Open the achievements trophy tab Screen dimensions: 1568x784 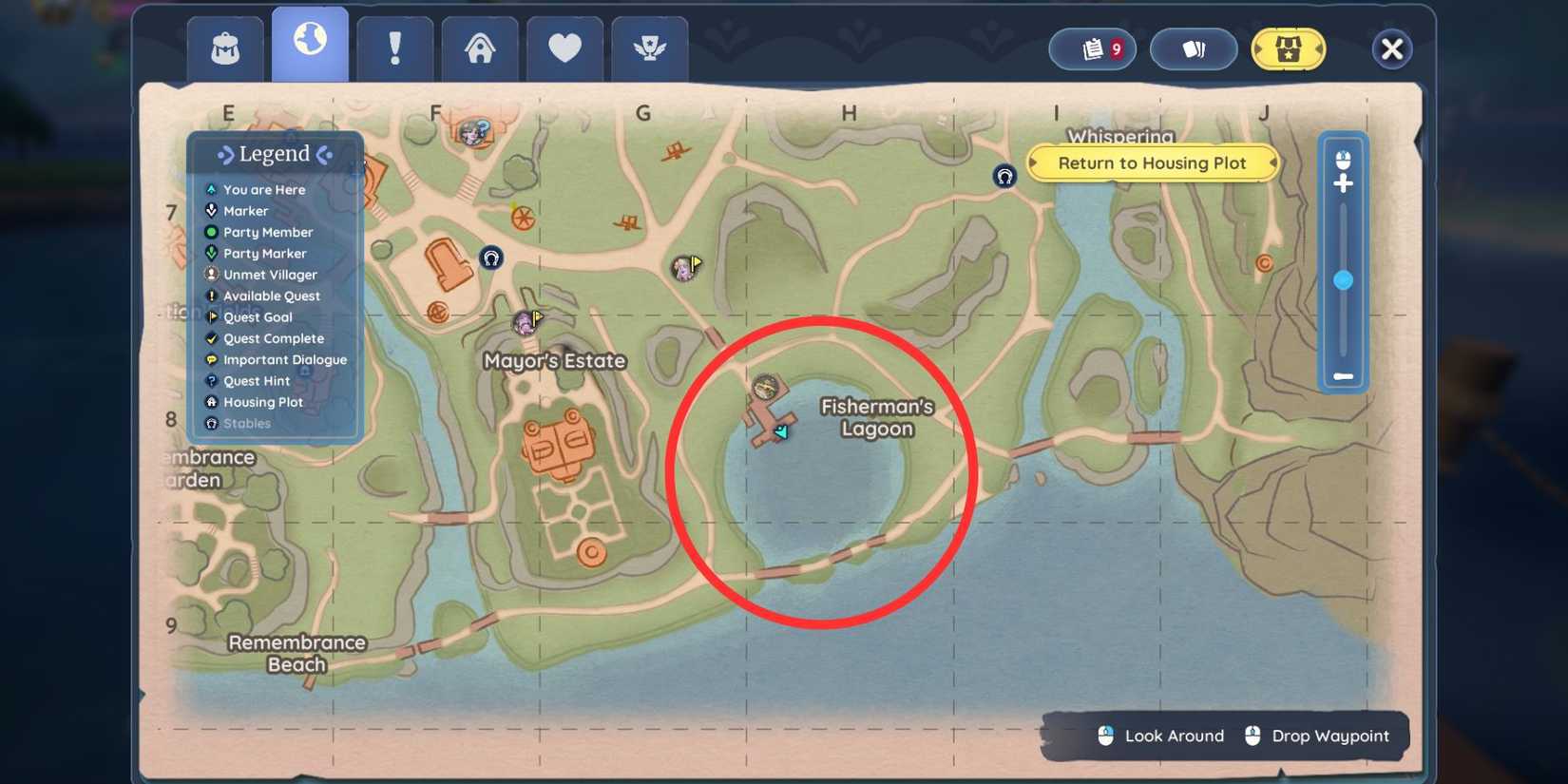coord(650,48)
